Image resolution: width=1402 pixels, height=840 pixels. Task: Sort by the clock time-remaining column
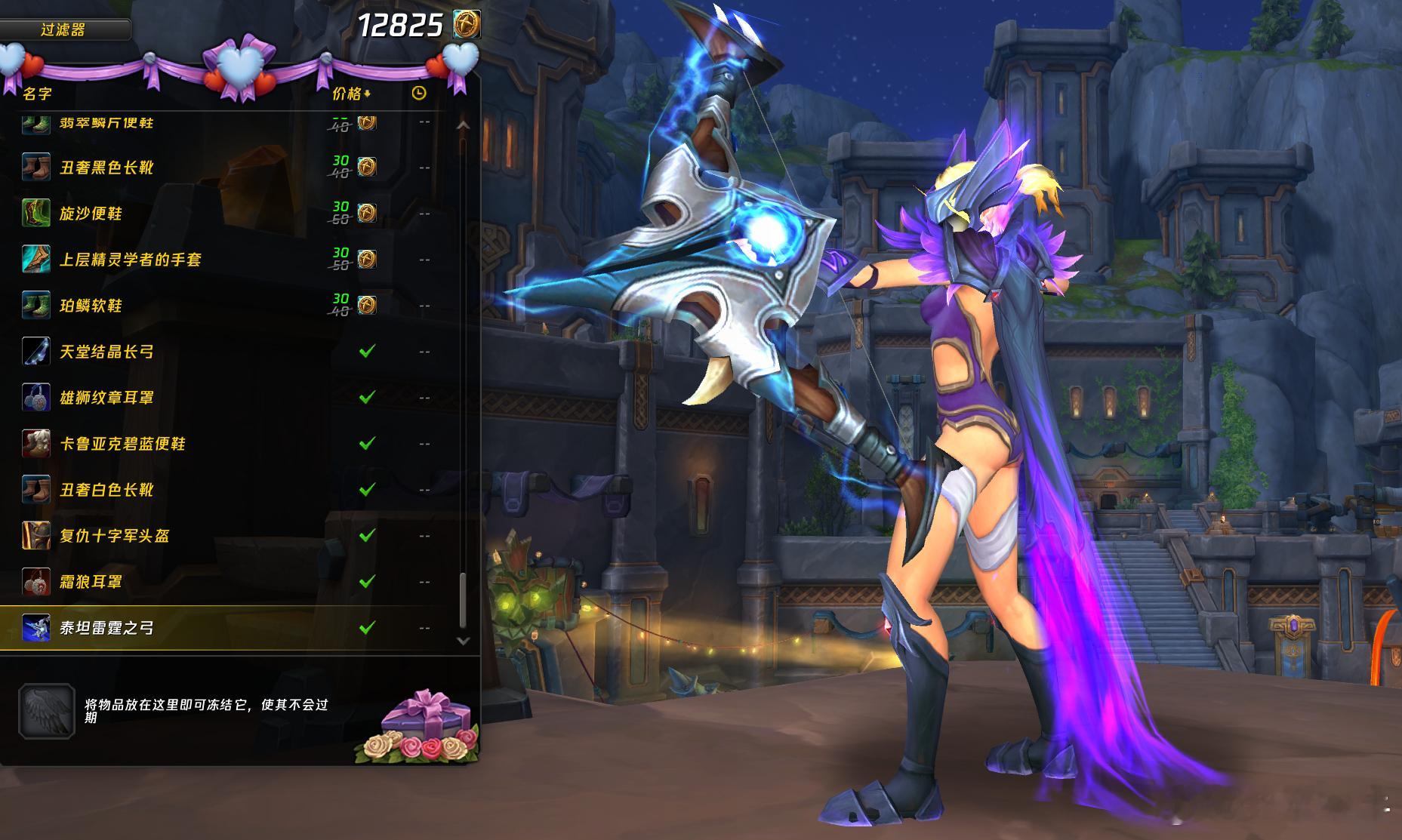[419, 94]
